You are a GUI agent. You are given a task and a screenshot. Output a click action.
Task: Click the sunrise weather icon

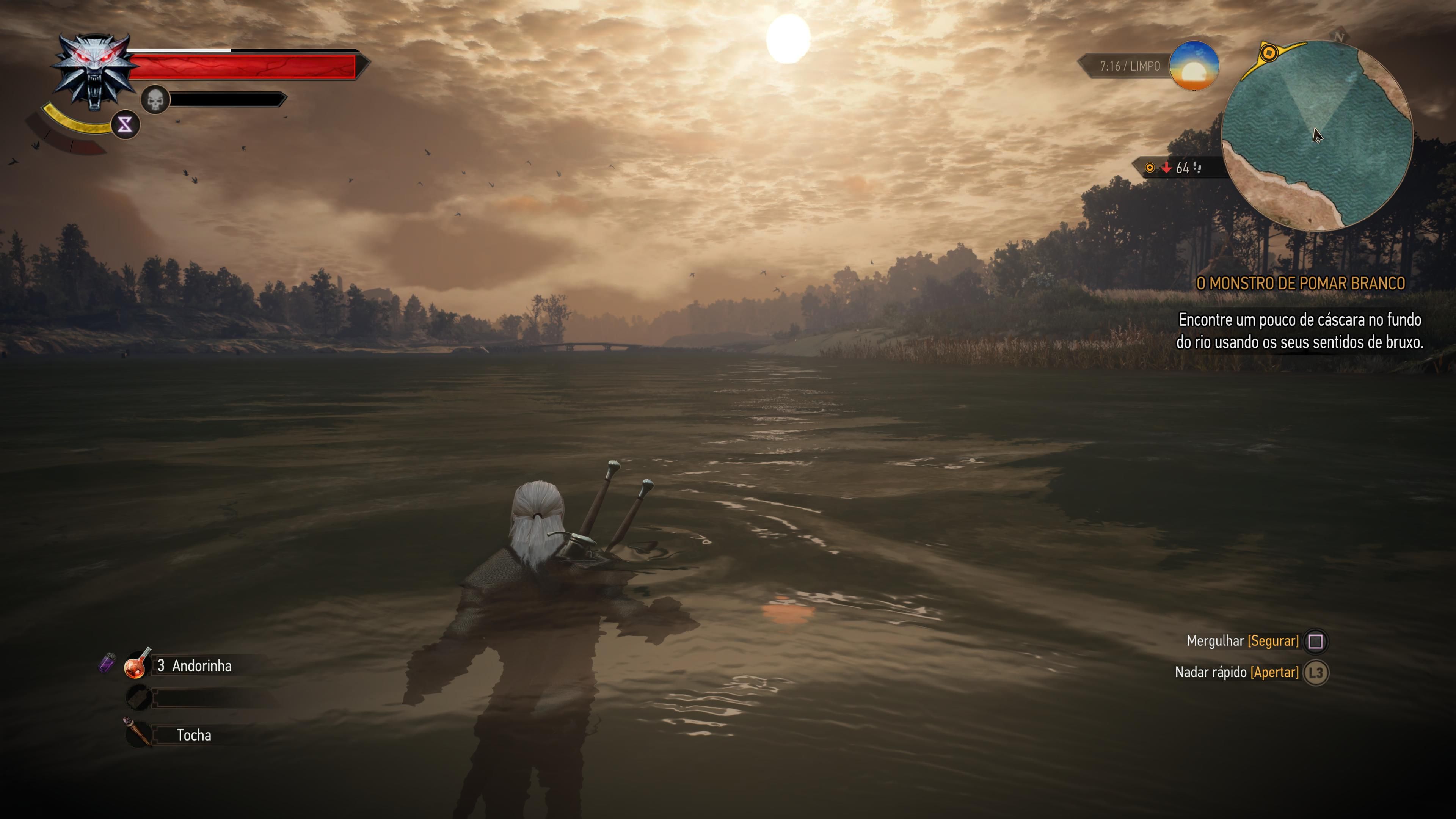1193,66
